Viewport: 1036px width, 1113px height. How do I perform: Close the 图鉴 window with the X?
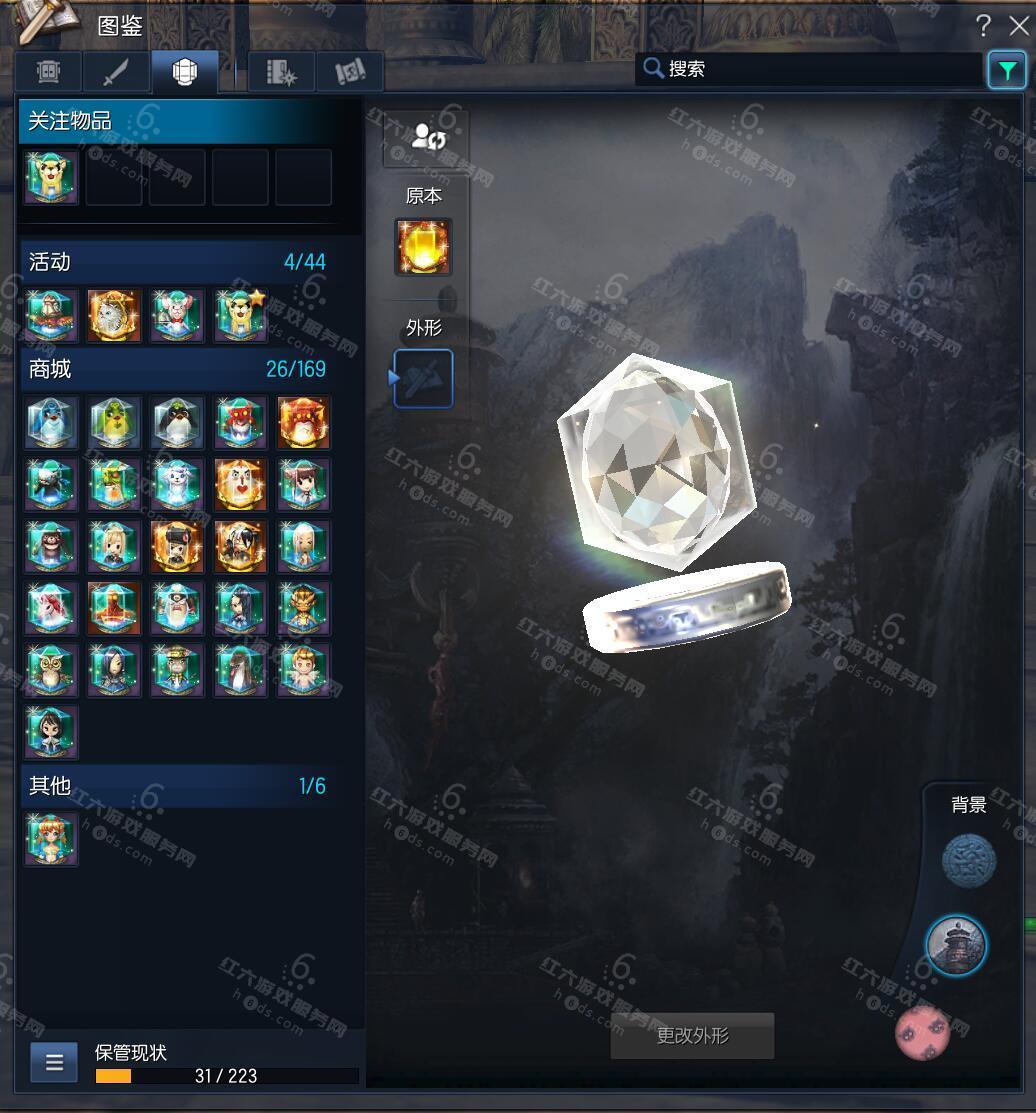1018,25
